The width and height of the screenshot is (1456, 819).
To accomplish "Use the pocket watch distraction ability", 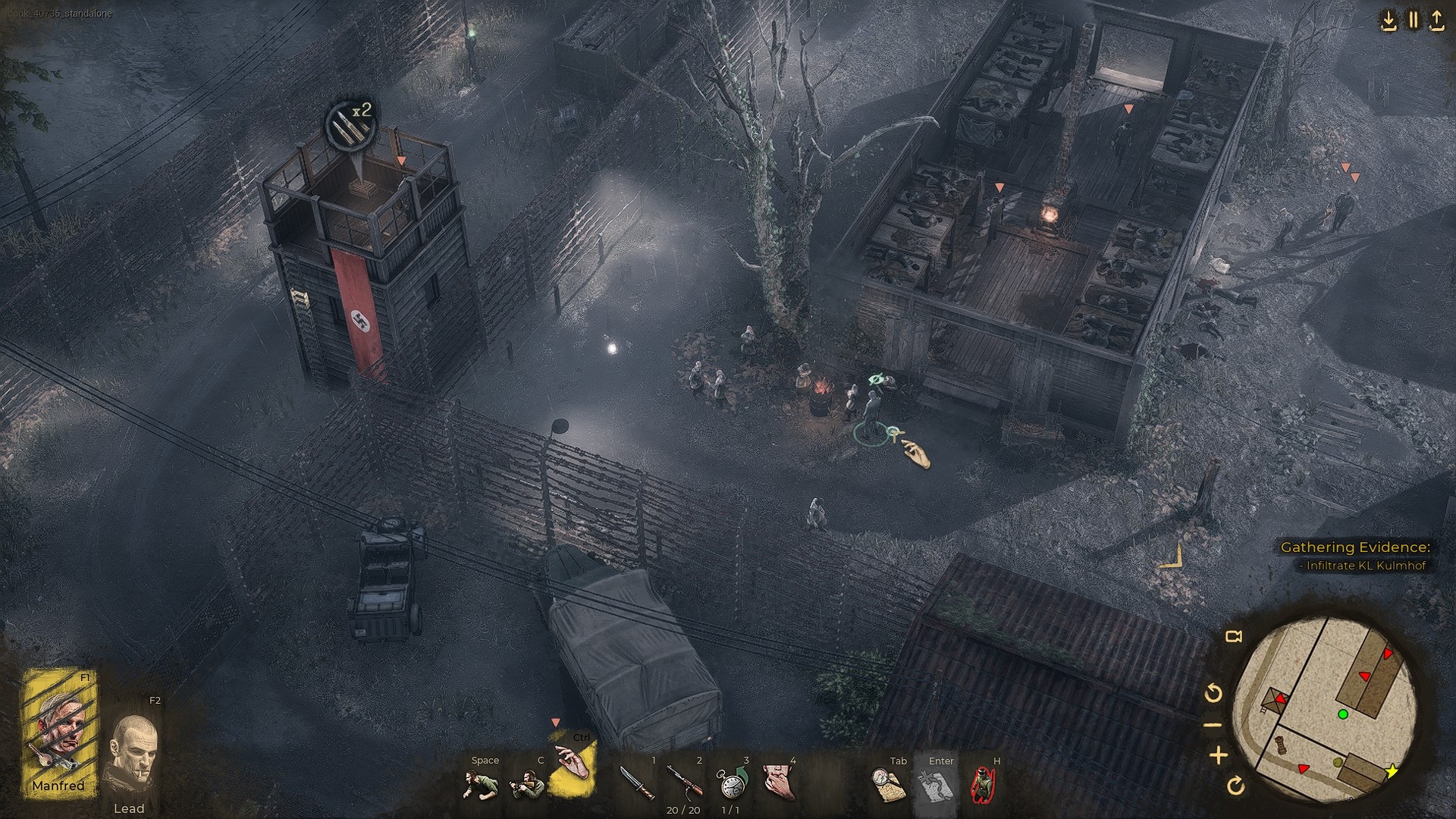I will click(732, 781).
